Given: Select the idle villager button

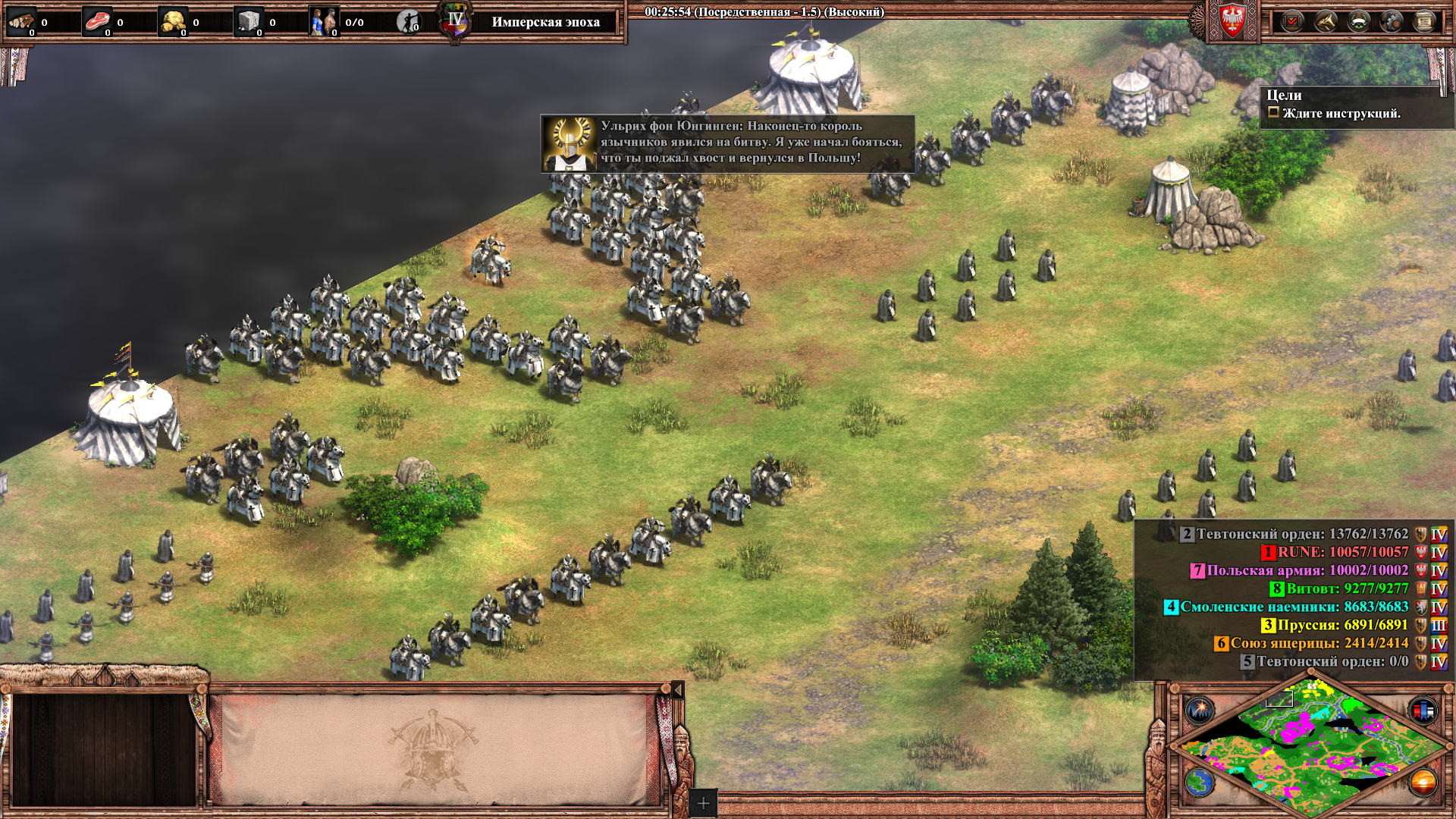Looking at the screenshot, I should click(x=409, y=22).
